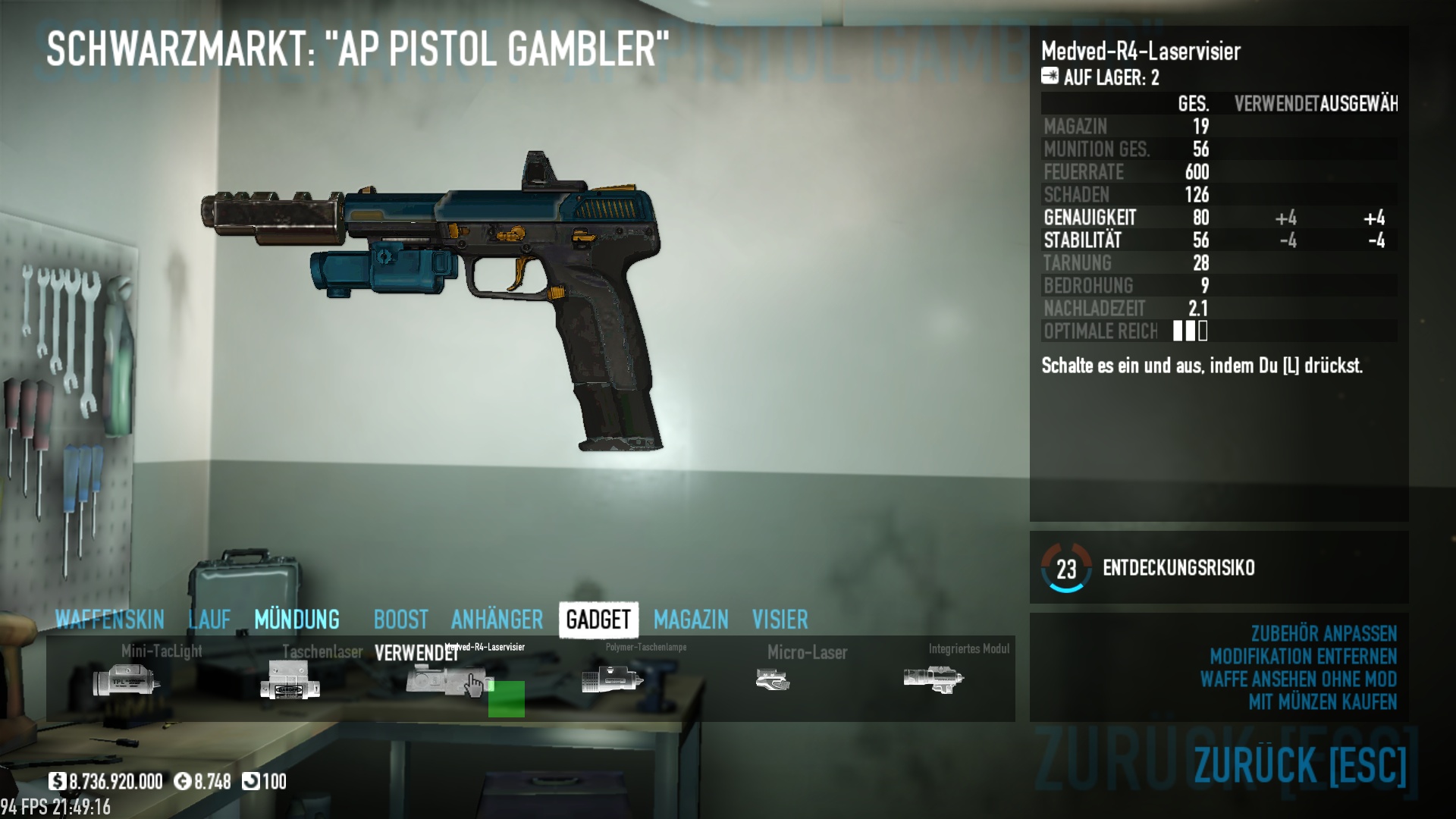Image resolution: width=1456 pixels, height=819 pixels.
Task: Select the Medved-R4-Laservisier gadget
Action: coord(447,679)
